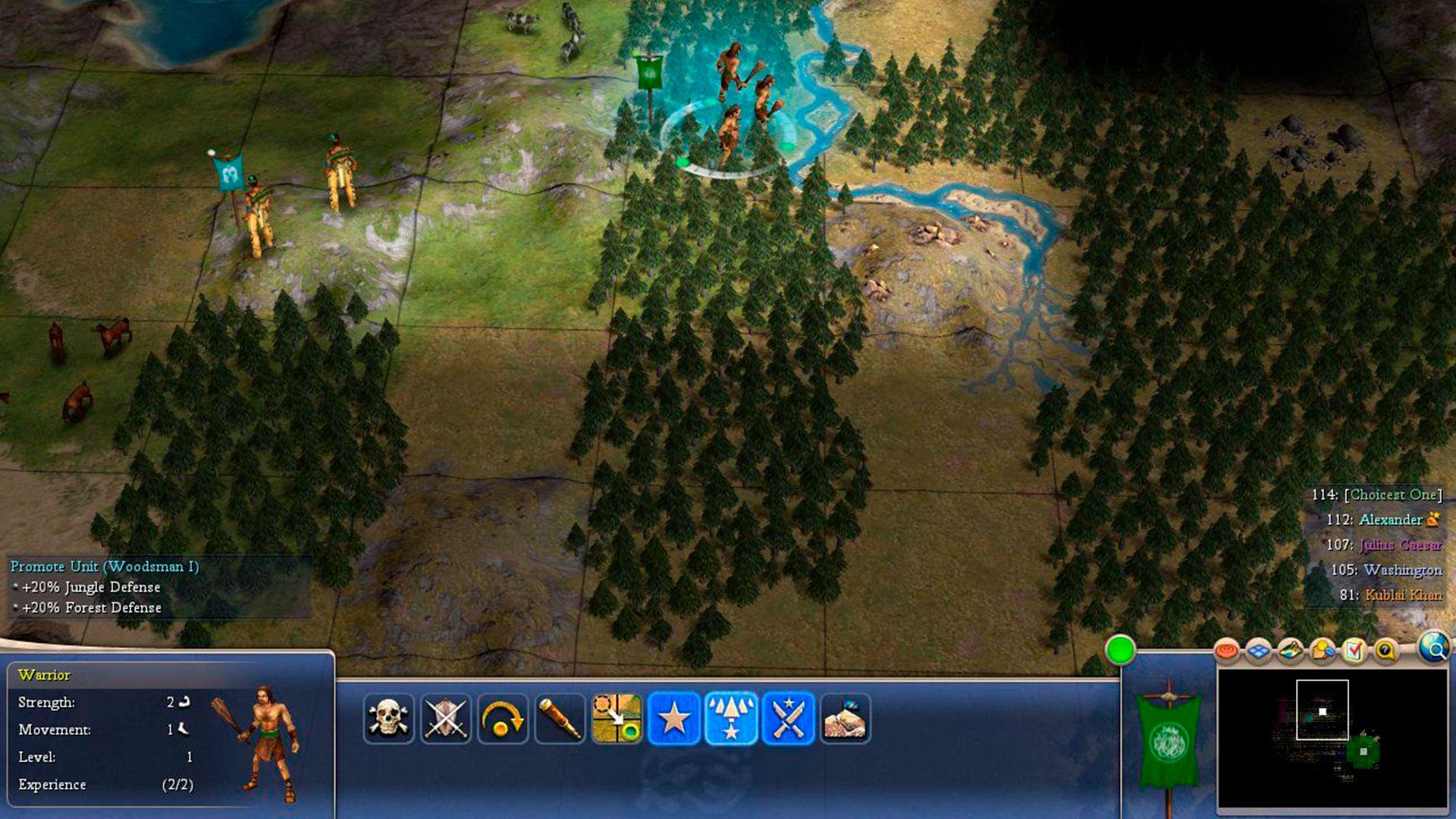
Task: Toggle the terrain bare map view
Action: point(1291,651)
